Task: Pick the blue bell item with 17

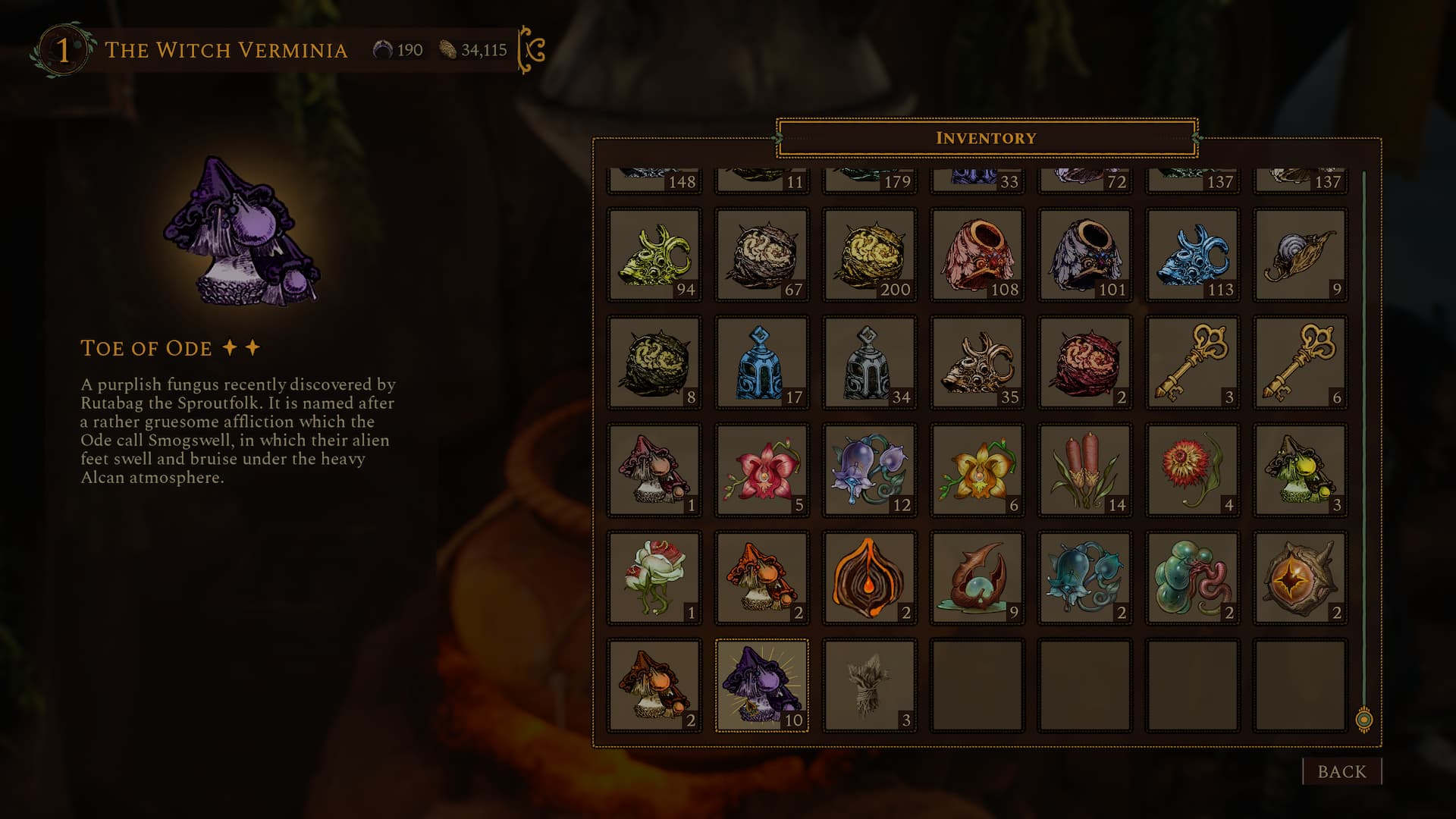Action: pos(761,362)
